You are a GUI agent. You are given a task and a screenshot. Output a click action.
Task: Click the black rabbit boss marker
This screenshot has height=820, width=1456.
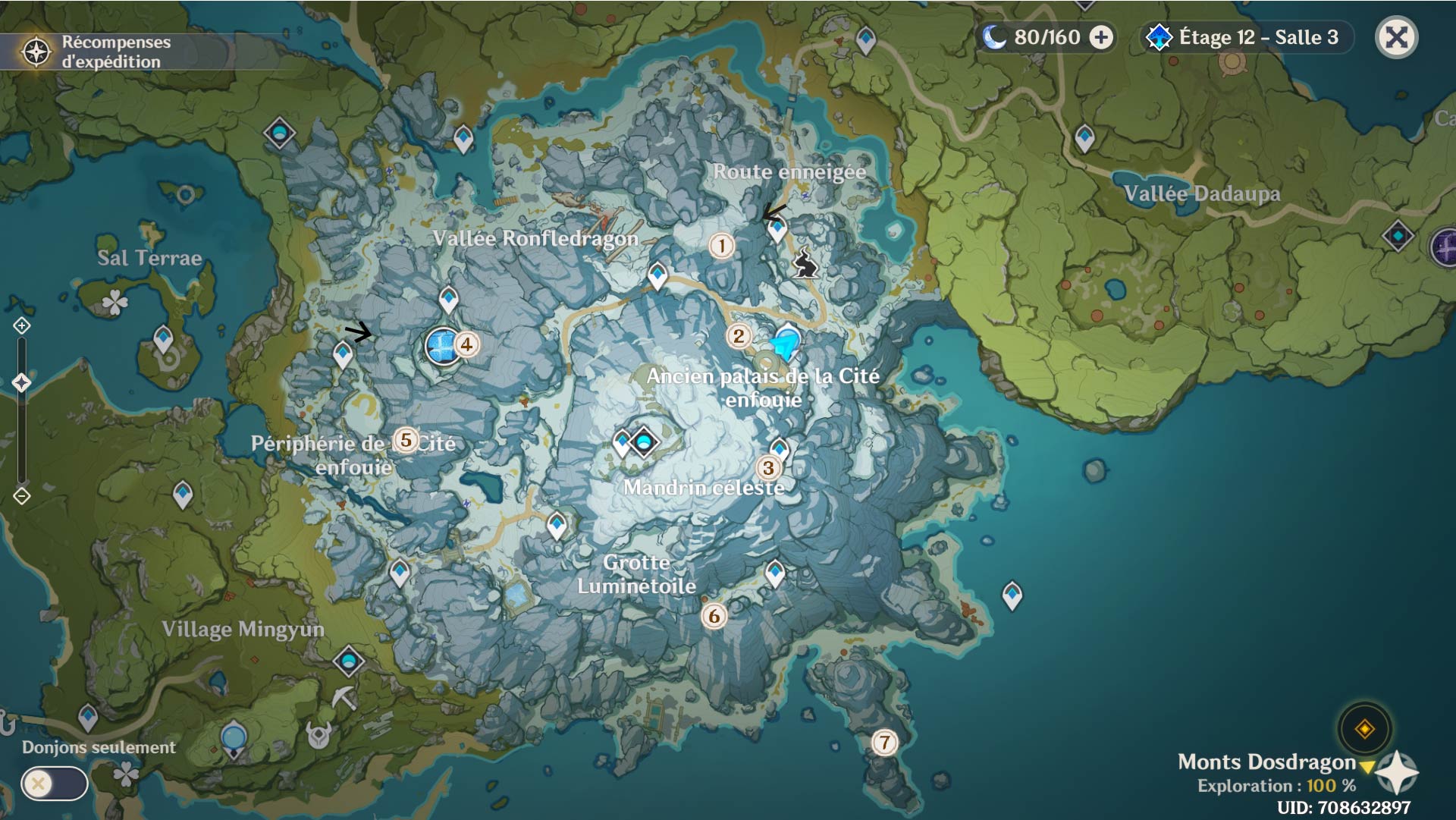[805, 264]
